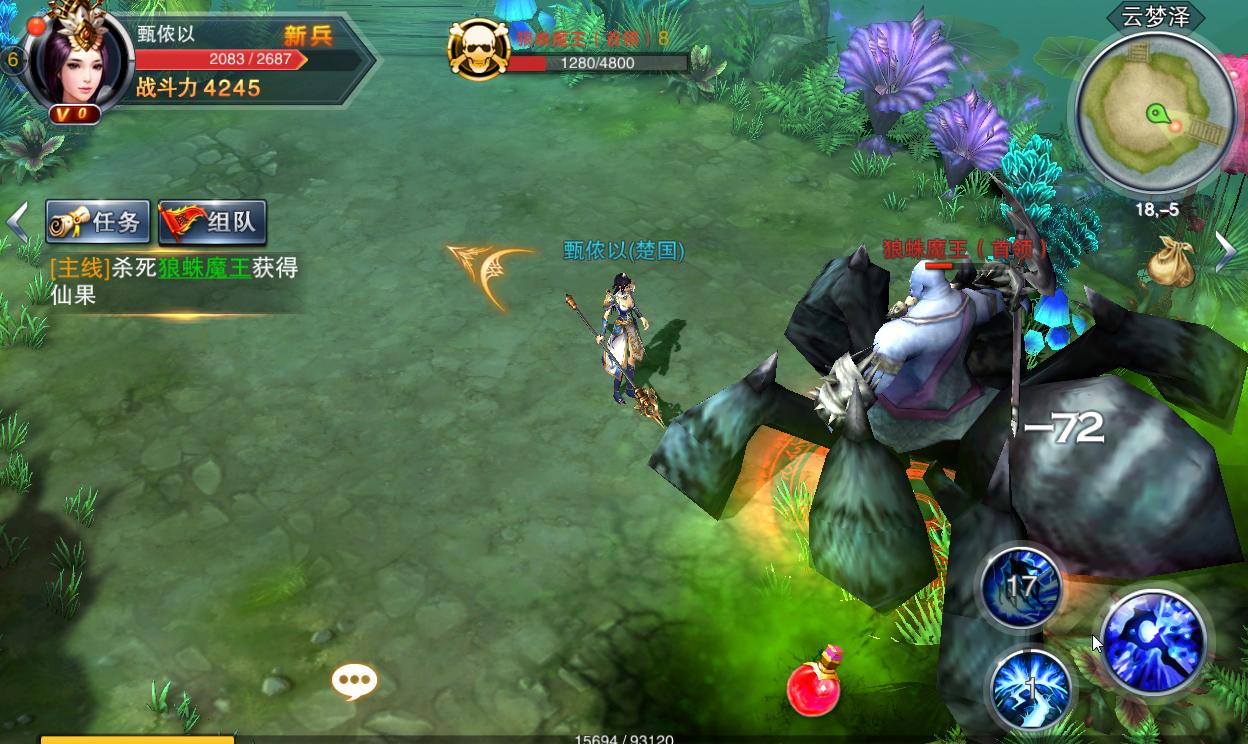Open the chat speech bubble

pyautogui.click(x=355, y=682)
